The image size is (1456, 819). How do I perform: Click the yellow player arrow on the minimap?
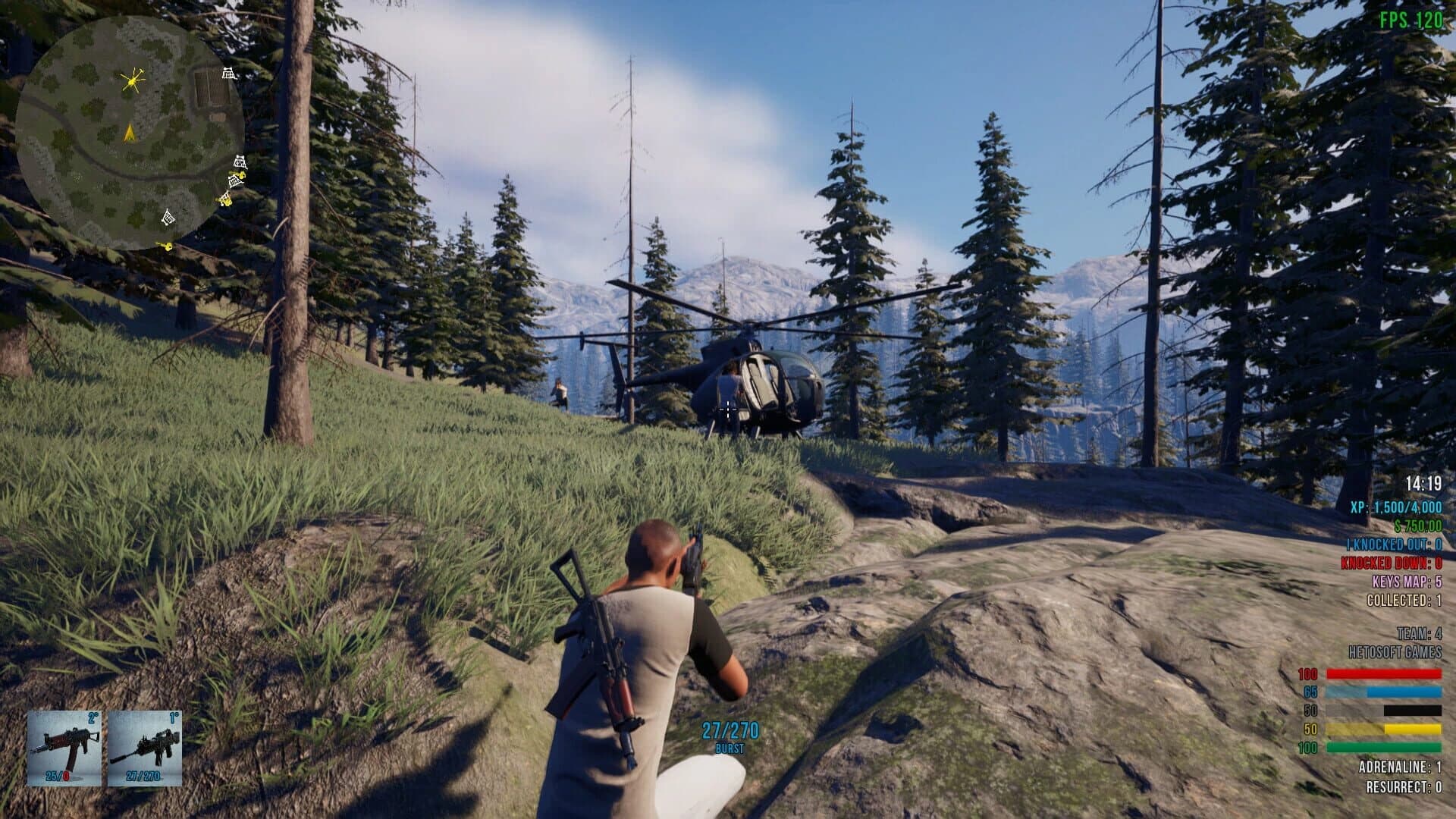point(130,134)
